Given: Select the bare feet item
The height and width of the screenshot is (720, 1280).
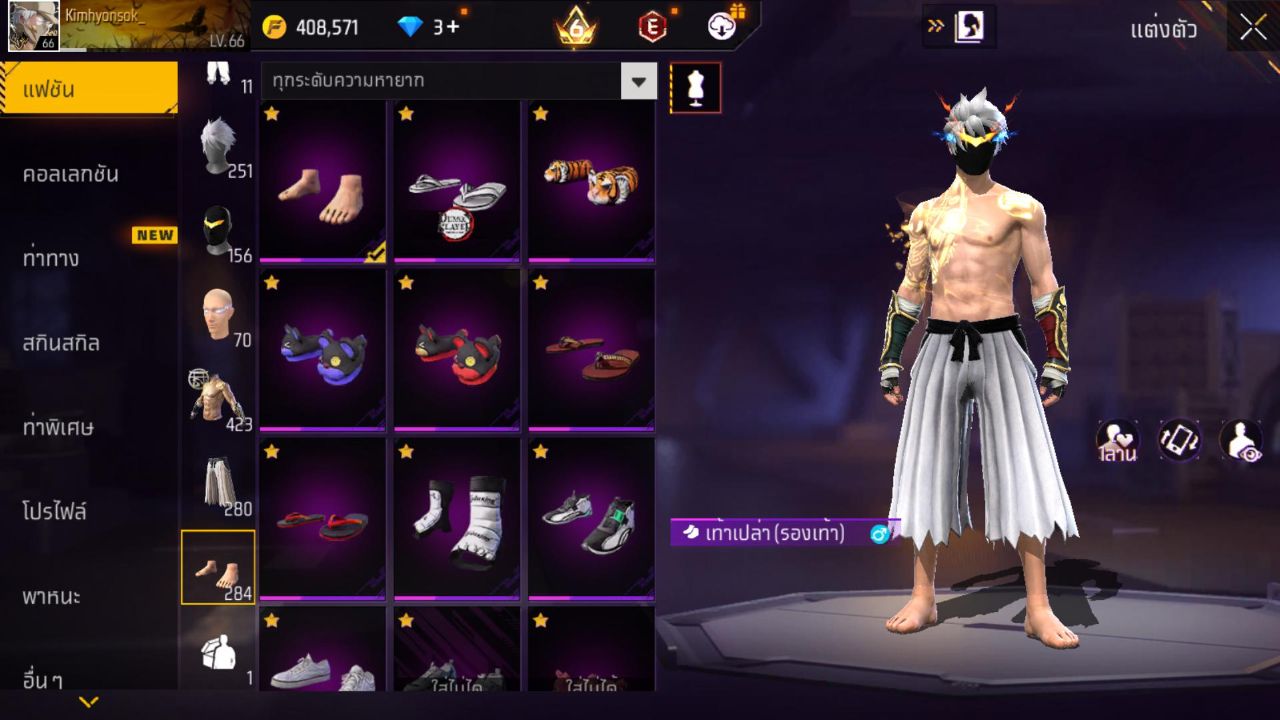Looking at the screenshot, I should coord(322,182).
